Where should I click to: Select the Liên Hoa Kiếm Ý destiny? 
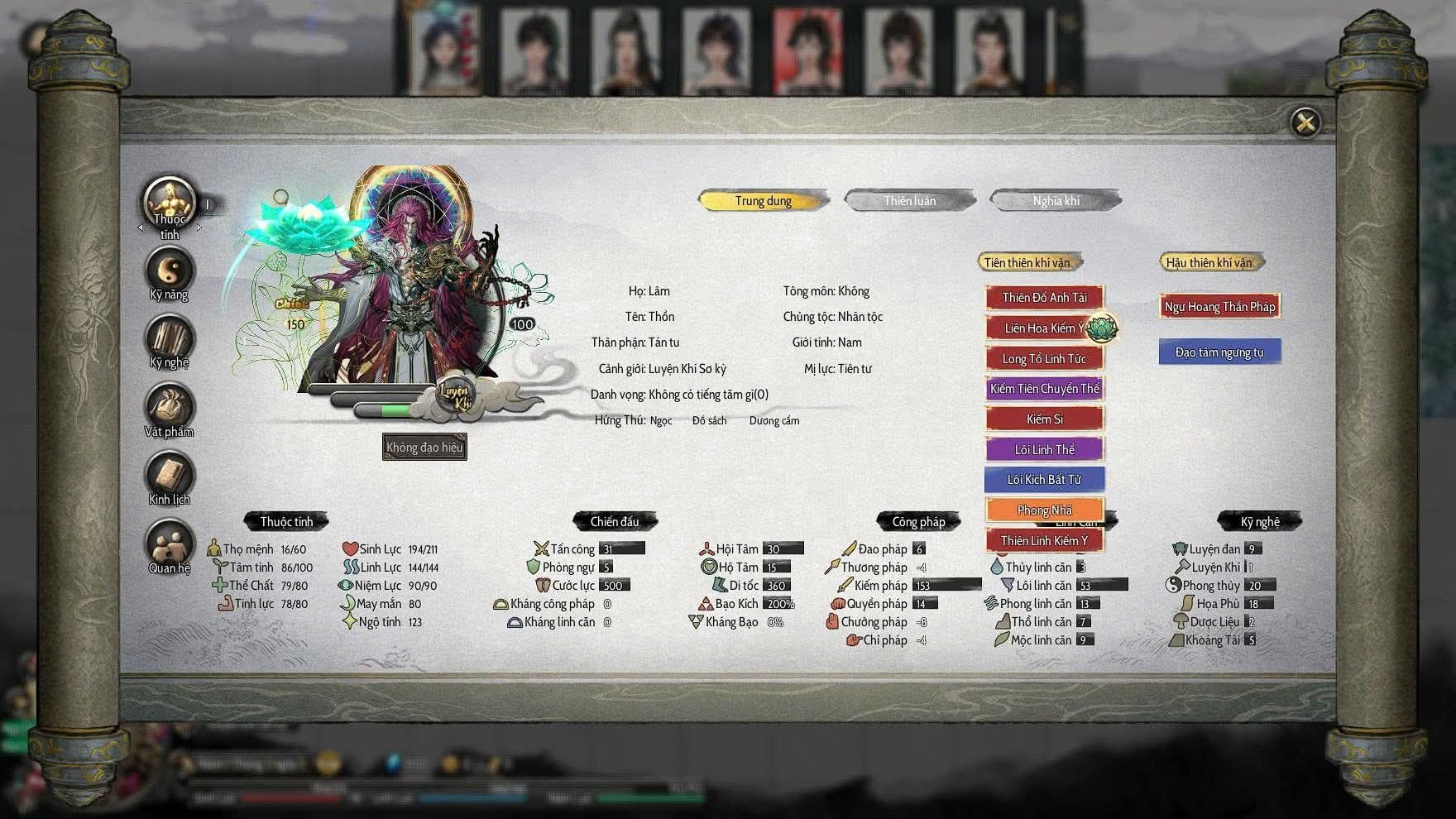click(x=1044, y=328)
